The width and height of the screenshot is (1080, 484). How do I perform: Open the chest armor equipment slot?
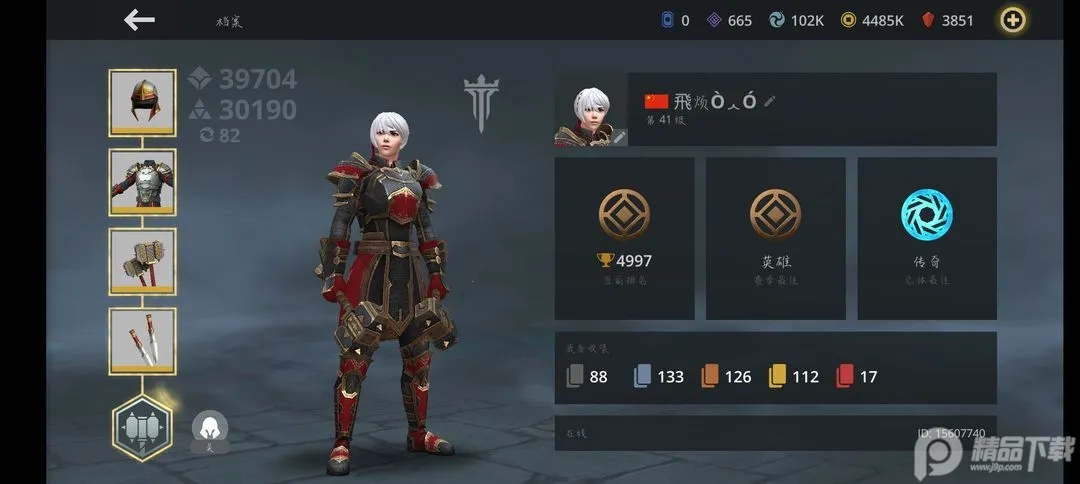pos(142,181)
